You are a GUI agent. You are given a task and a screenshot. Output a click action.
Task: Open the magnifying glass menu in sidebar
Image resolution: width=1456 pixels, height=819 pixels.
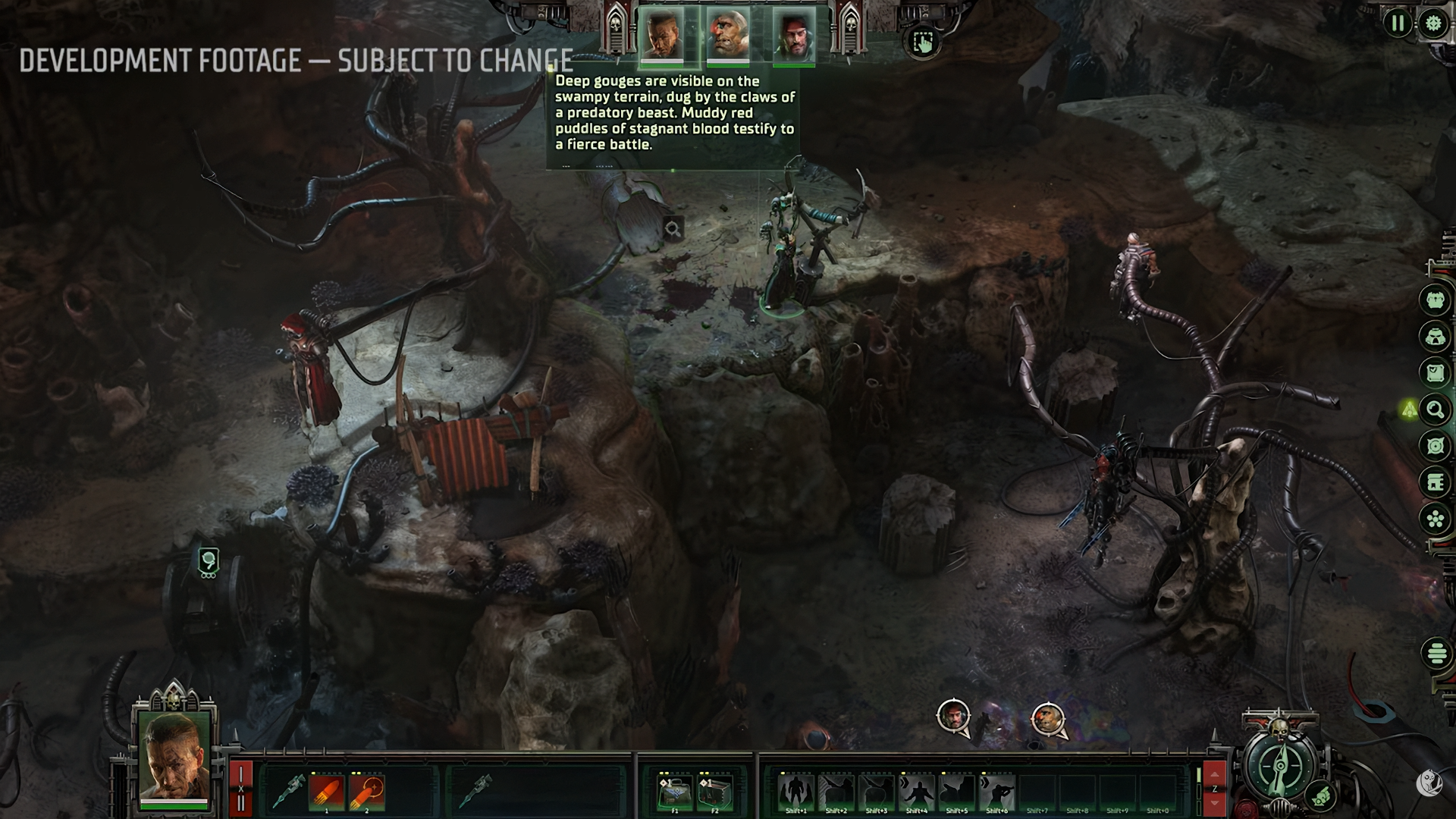[1435, 410]
